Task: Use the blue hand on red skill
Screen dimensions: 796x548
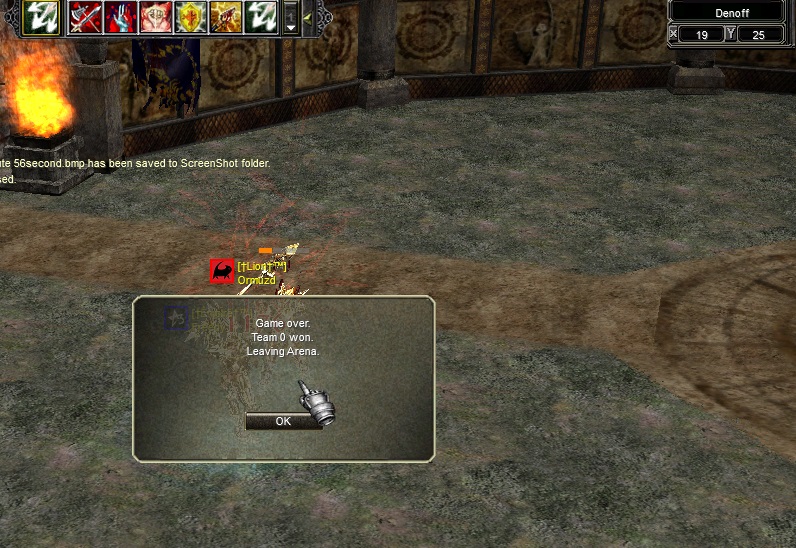Action: click(120, 17)
